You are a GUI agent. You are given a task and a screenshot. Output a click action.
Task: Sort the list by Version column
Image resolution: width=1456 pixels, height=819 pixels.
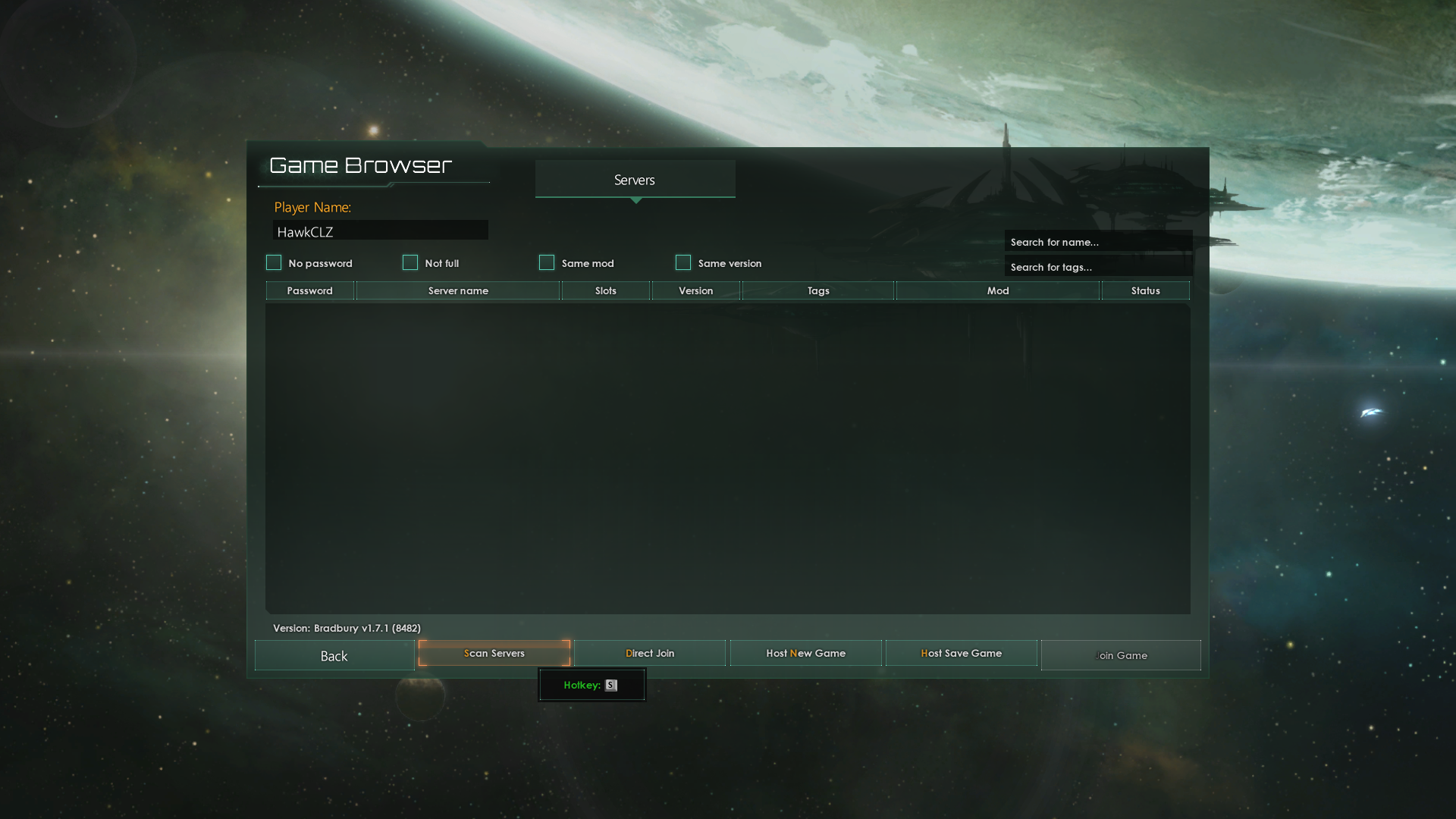pos(695,290)
